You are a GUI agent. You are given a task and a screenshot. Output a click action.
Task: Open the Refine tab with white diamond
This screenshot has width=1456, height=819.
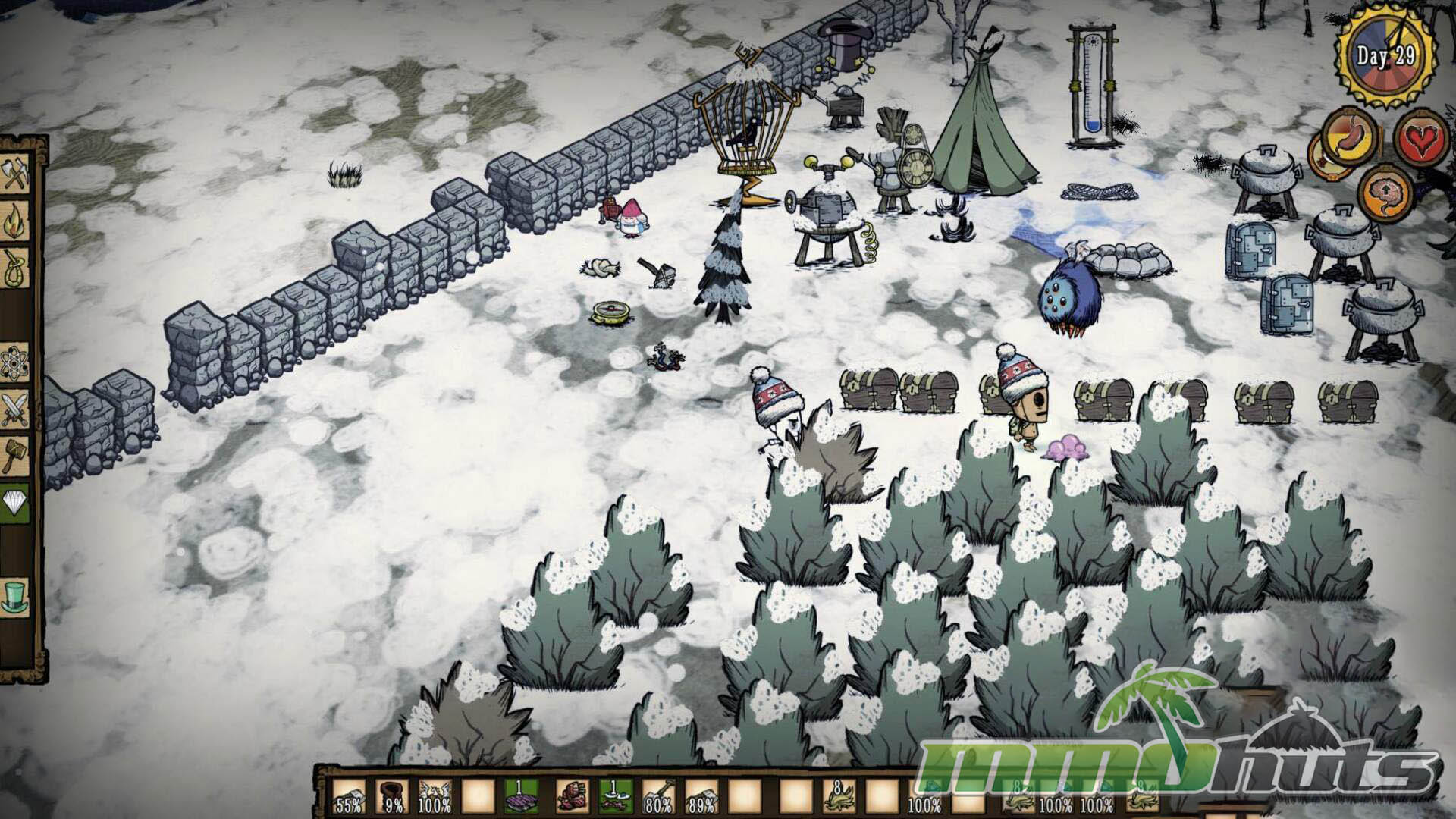[16, 502]
